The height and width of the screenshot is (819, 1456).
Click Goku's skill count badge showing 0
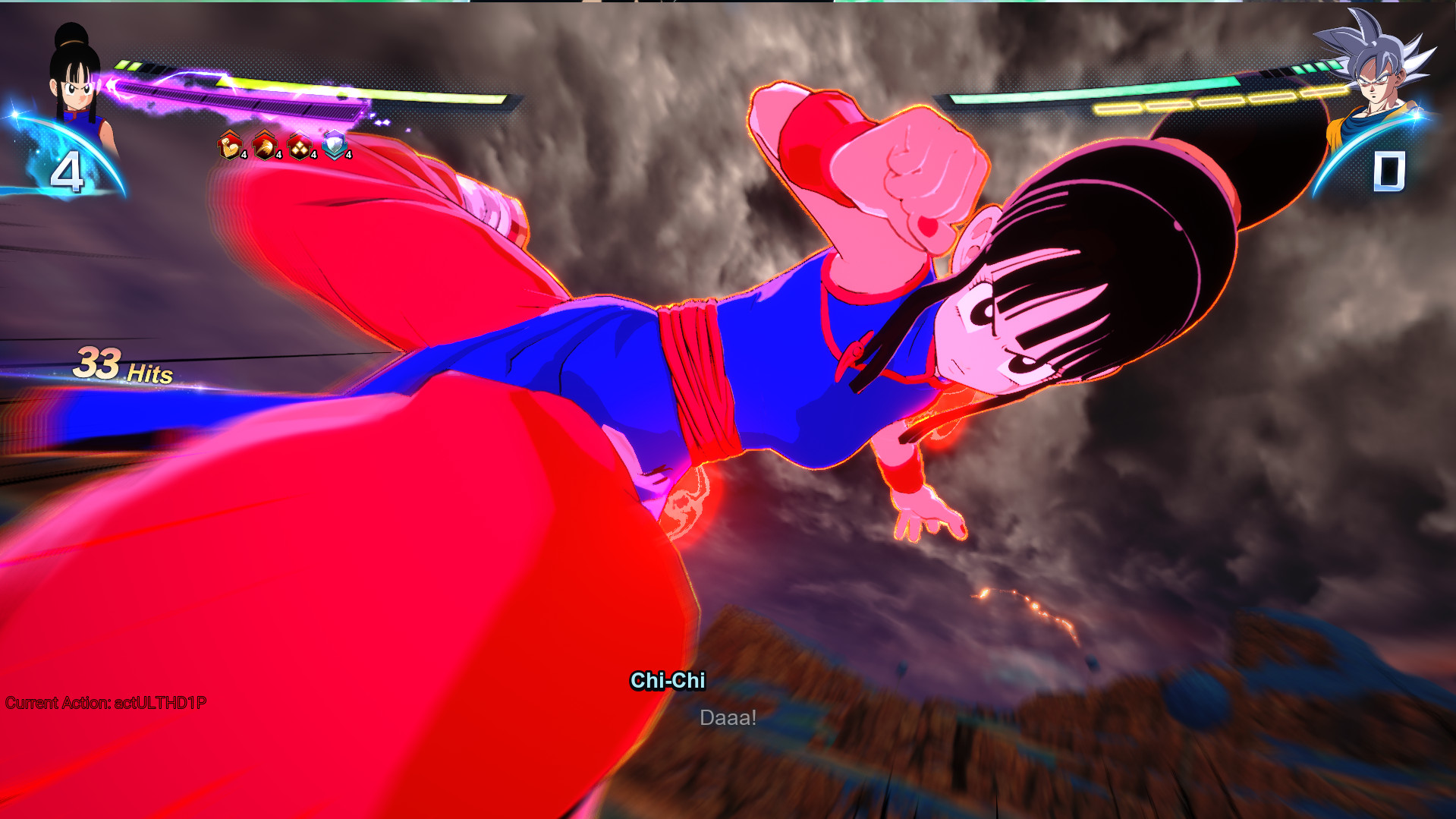pyautogui.click(x=1390, y=173)
